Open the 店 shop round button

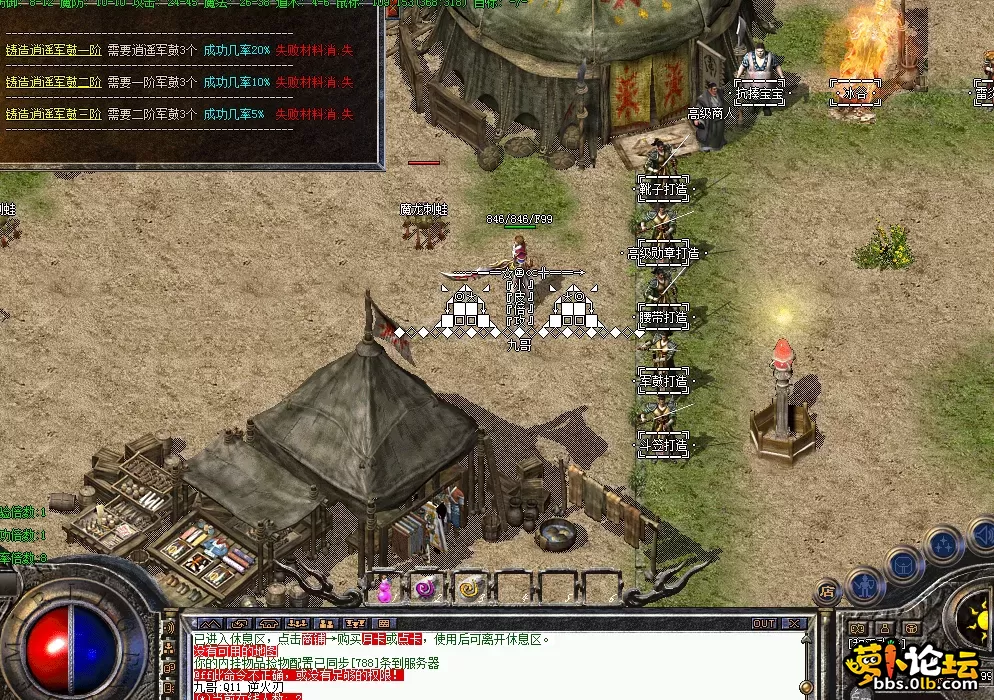coord(828,593)
